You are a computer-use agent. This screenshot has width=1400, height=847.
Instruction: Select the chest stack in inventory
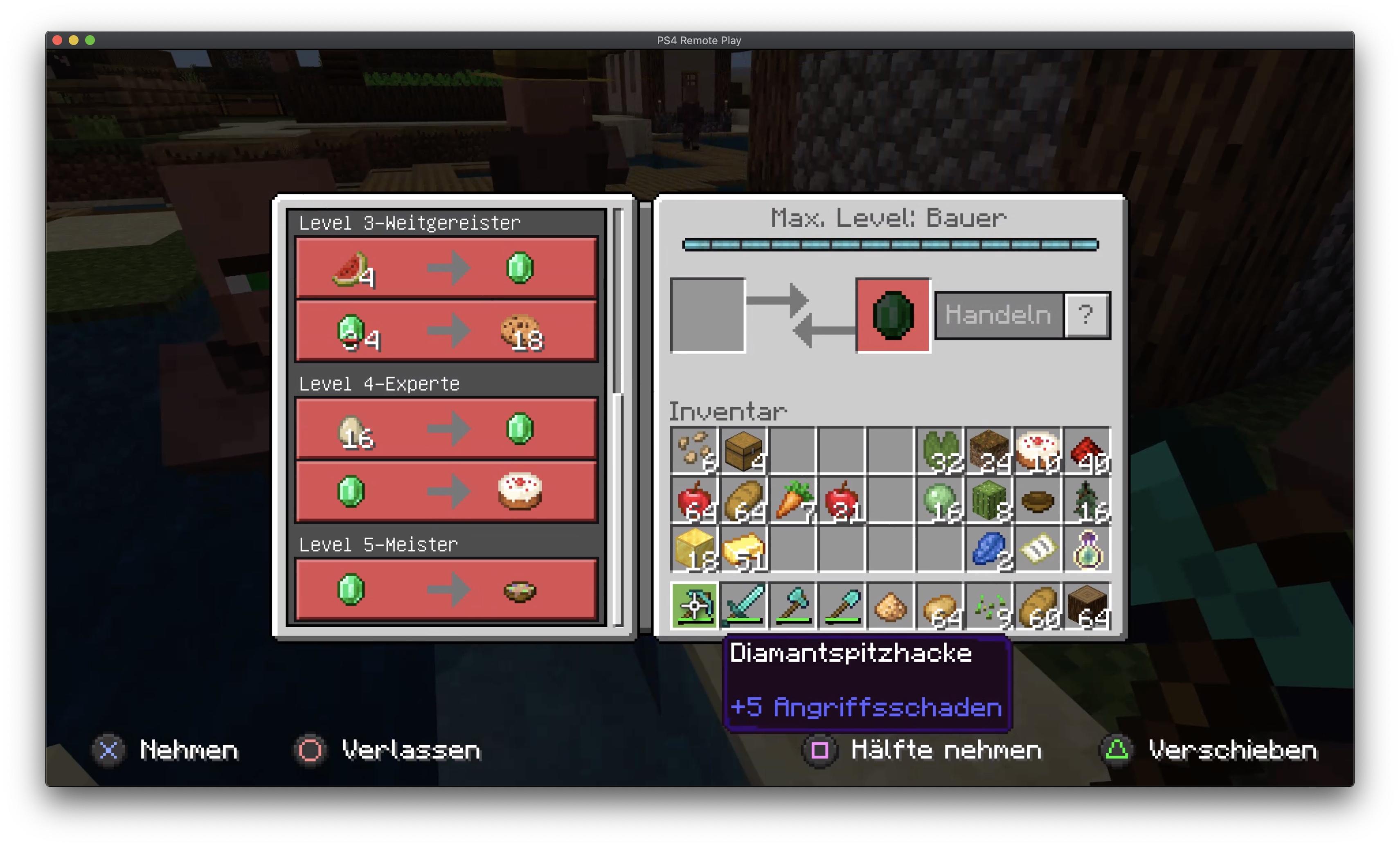point(743,451)
